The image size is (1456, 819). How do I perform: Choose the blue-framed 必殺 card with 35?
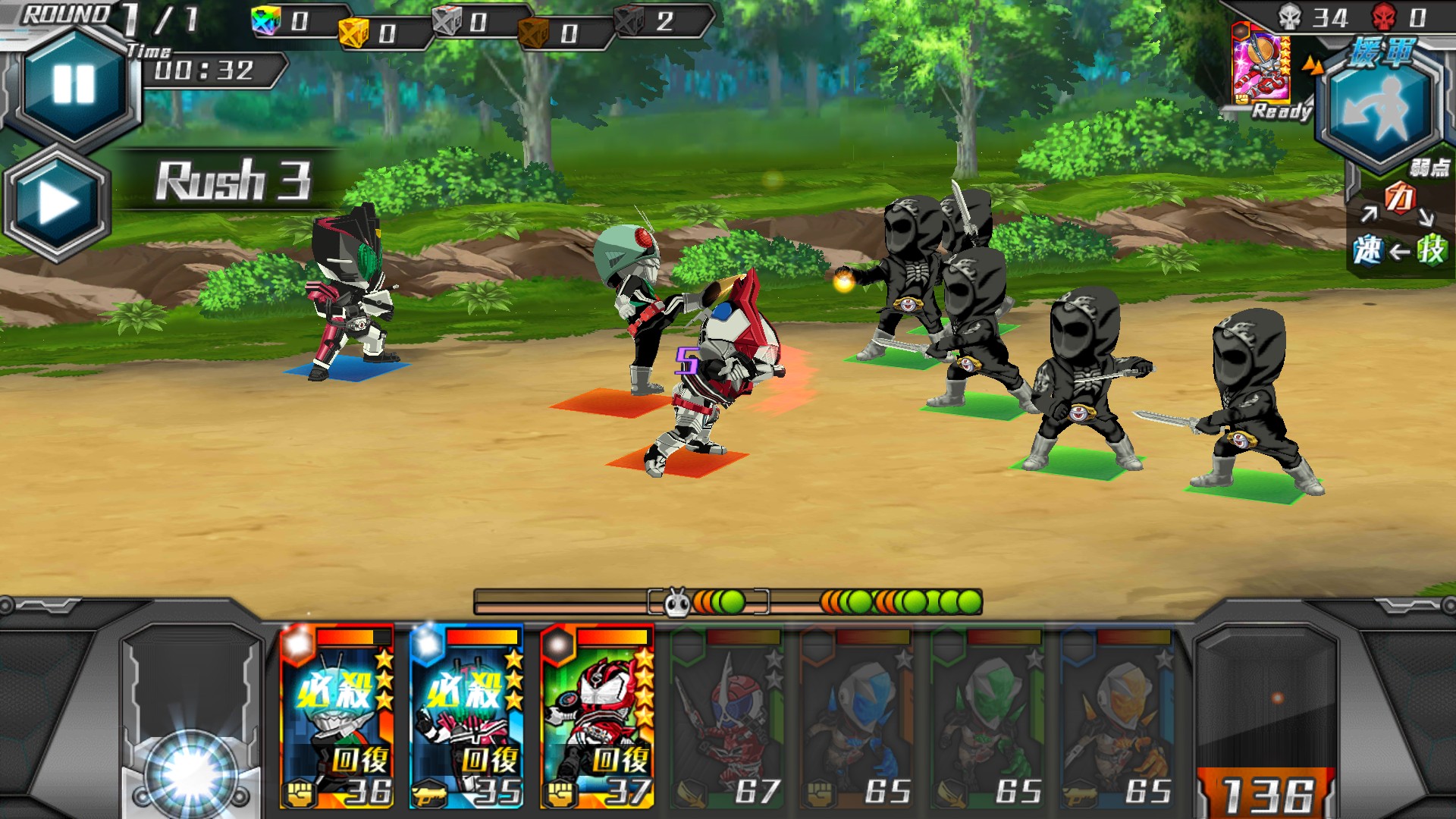[x=466, y=716]
